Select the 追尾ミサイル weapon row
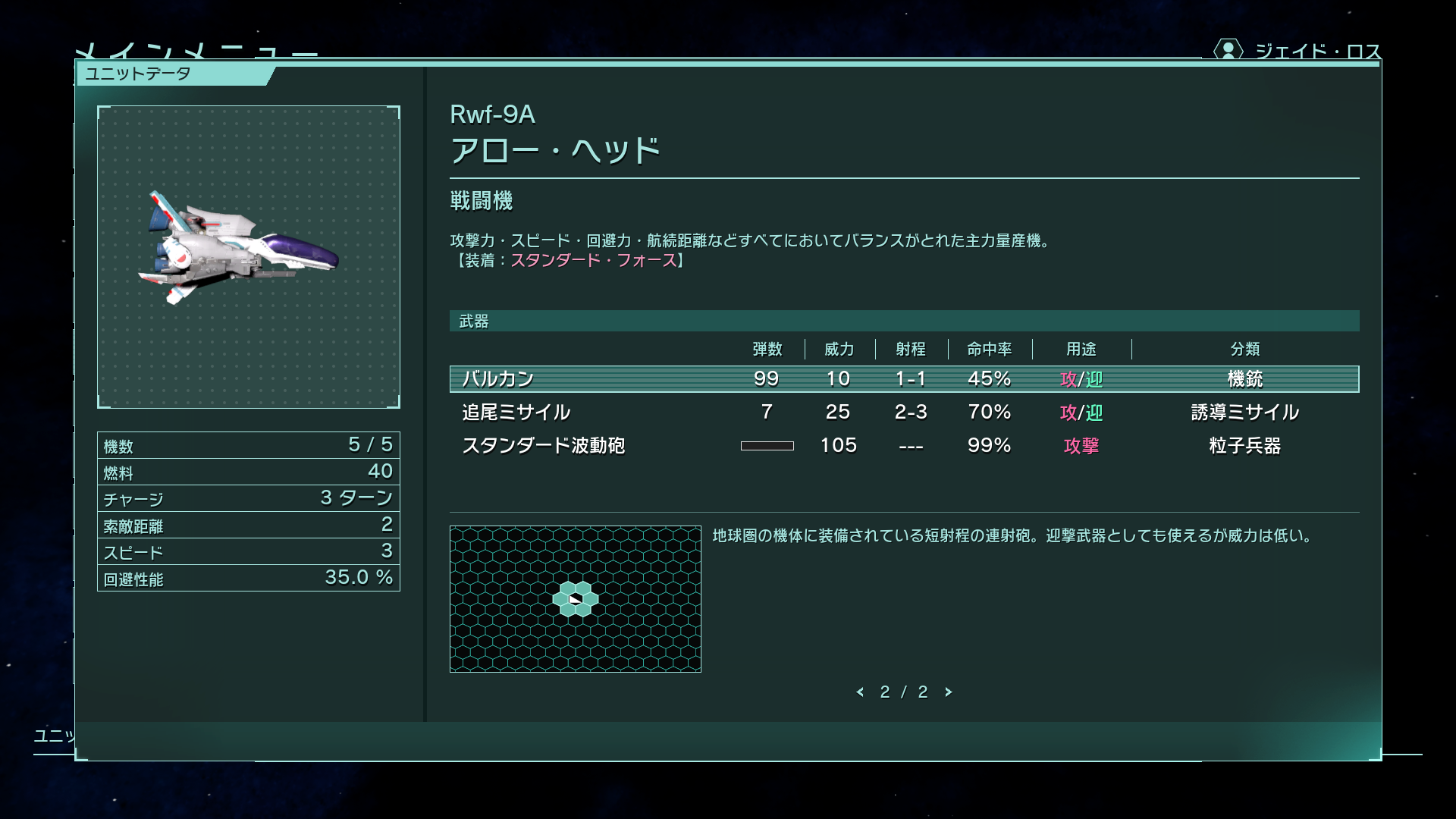This screenshot has width=1456, height=819. [x=903, y=413]
